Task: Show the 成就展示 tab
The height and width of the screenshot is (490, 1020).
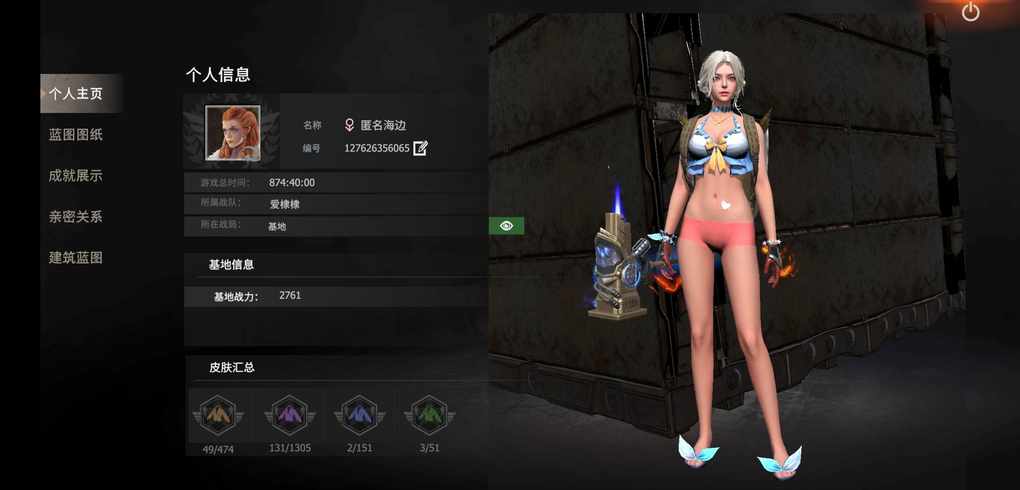Action: pyautogui.click(x=76, y=176)
